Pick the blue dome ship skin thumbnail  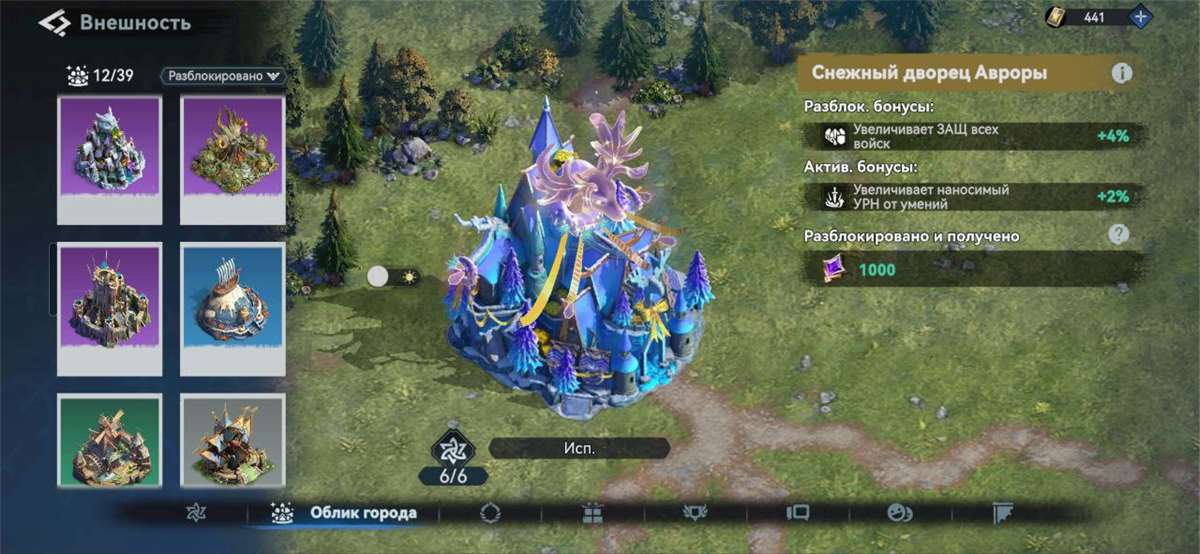tap(232, 307)
